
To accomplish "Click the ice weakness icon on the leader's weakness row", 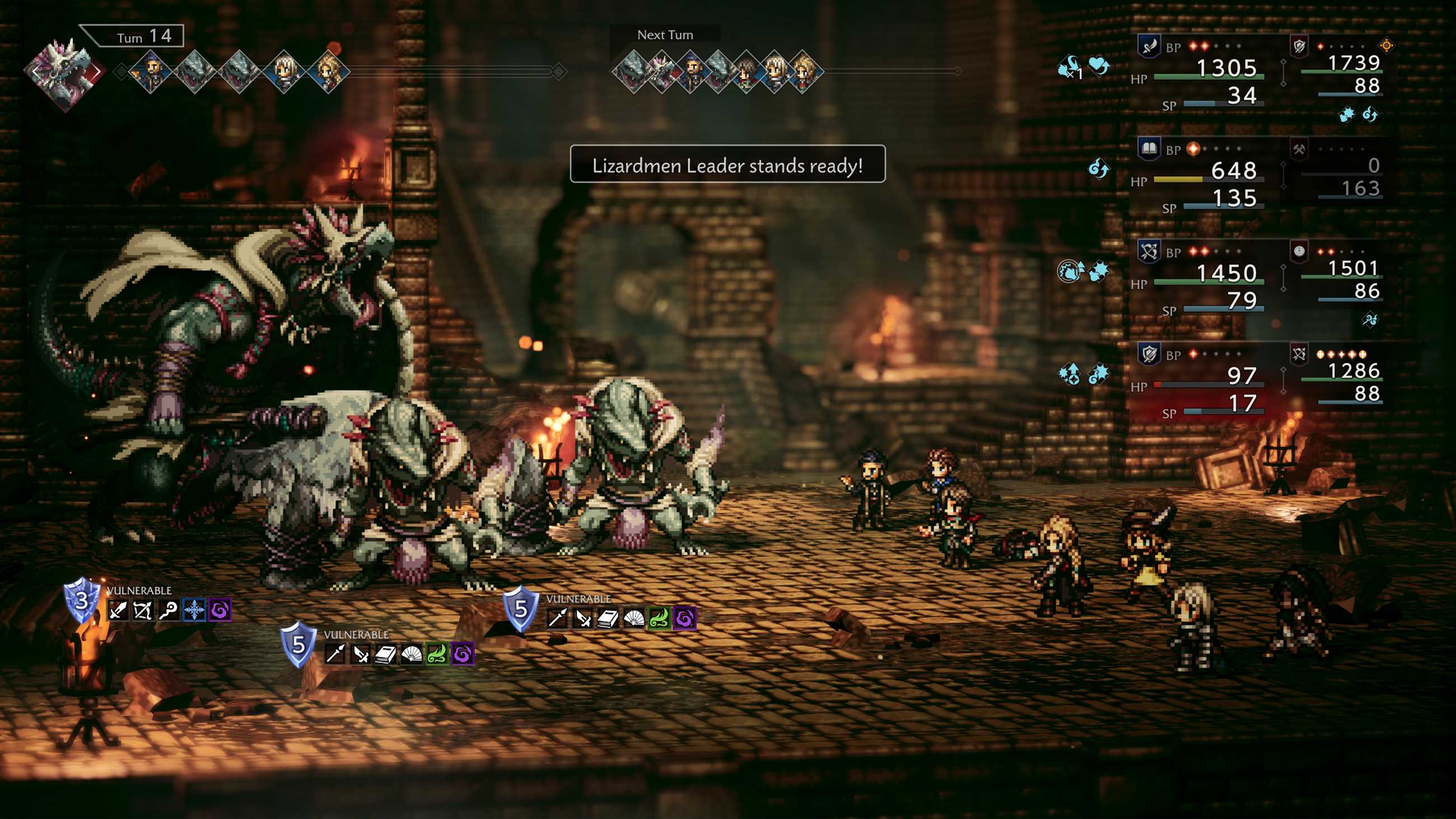I will 194,610.
